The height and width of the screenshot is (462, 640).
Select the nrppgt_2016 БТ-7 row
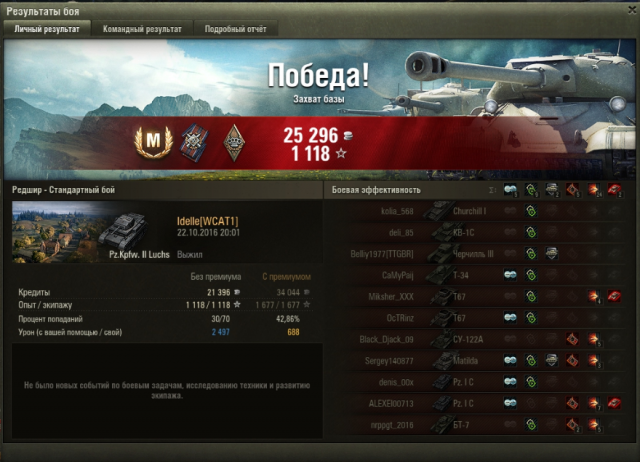click(480, 425)
